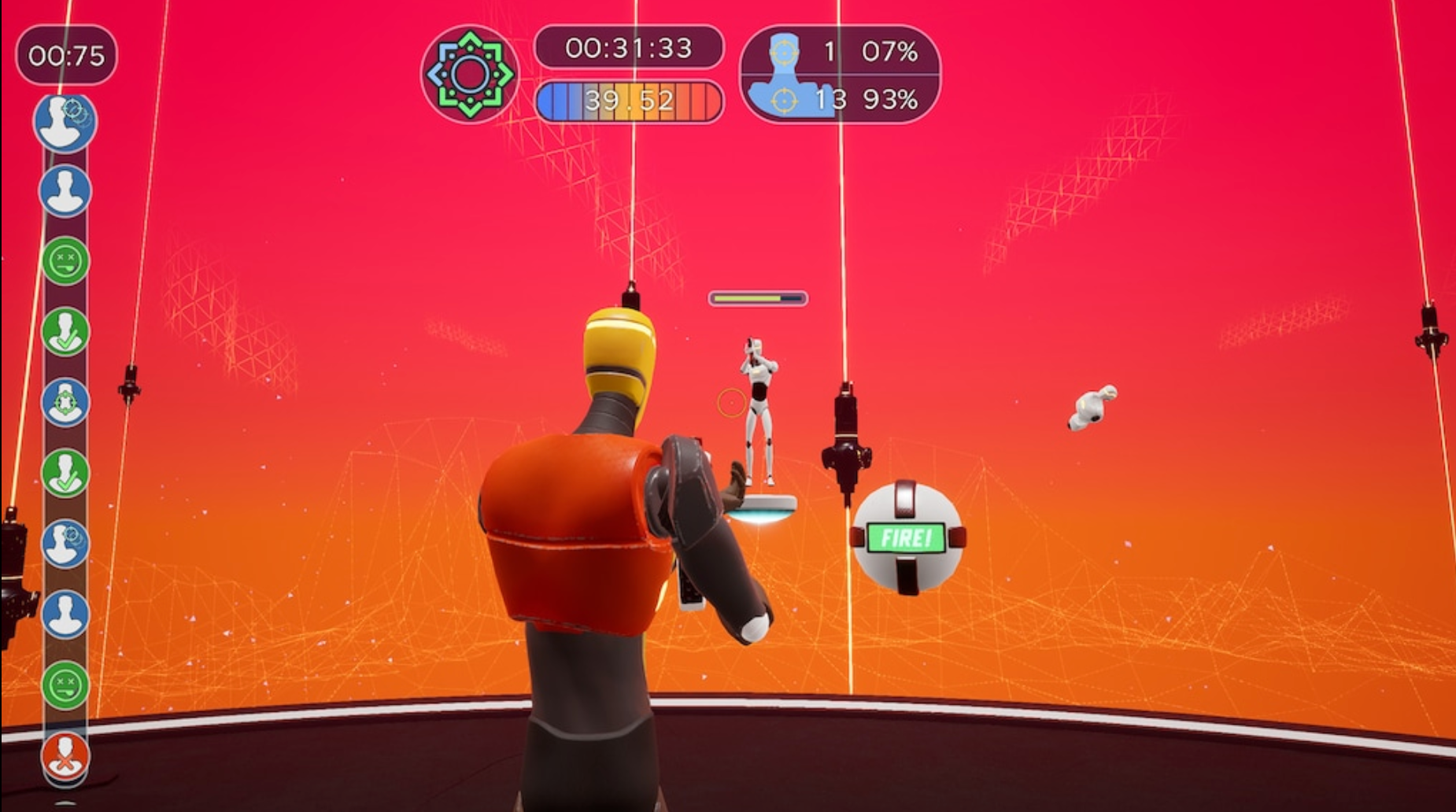Select the green dead-face emoji icon in sidebar

tap(67, 260)
